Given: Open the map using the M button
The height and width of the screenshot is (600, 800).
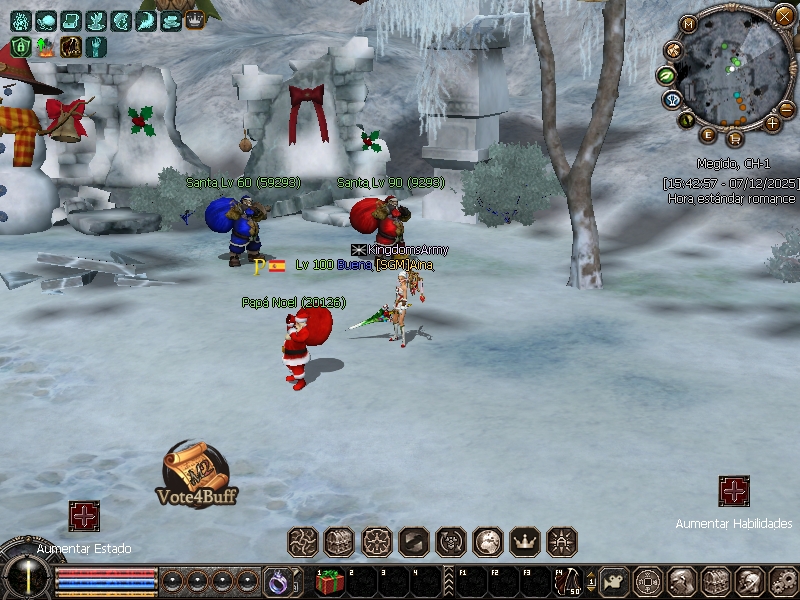Looking at the screenshot, I should coord(689,24).
